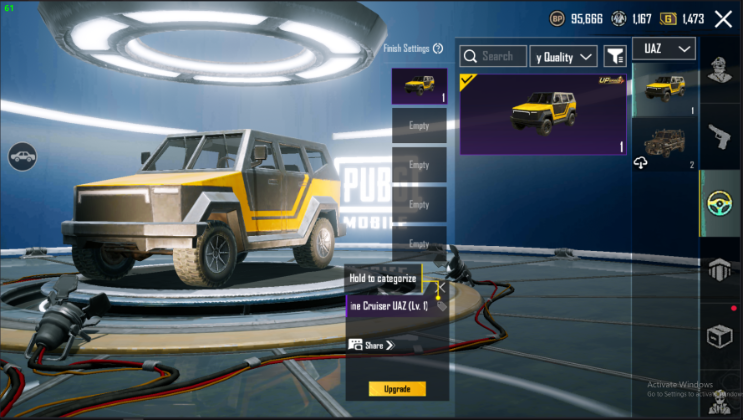Select the yellow UAZ skin large tile
This screenshot has height=420, width=743.
coord(543,114)
